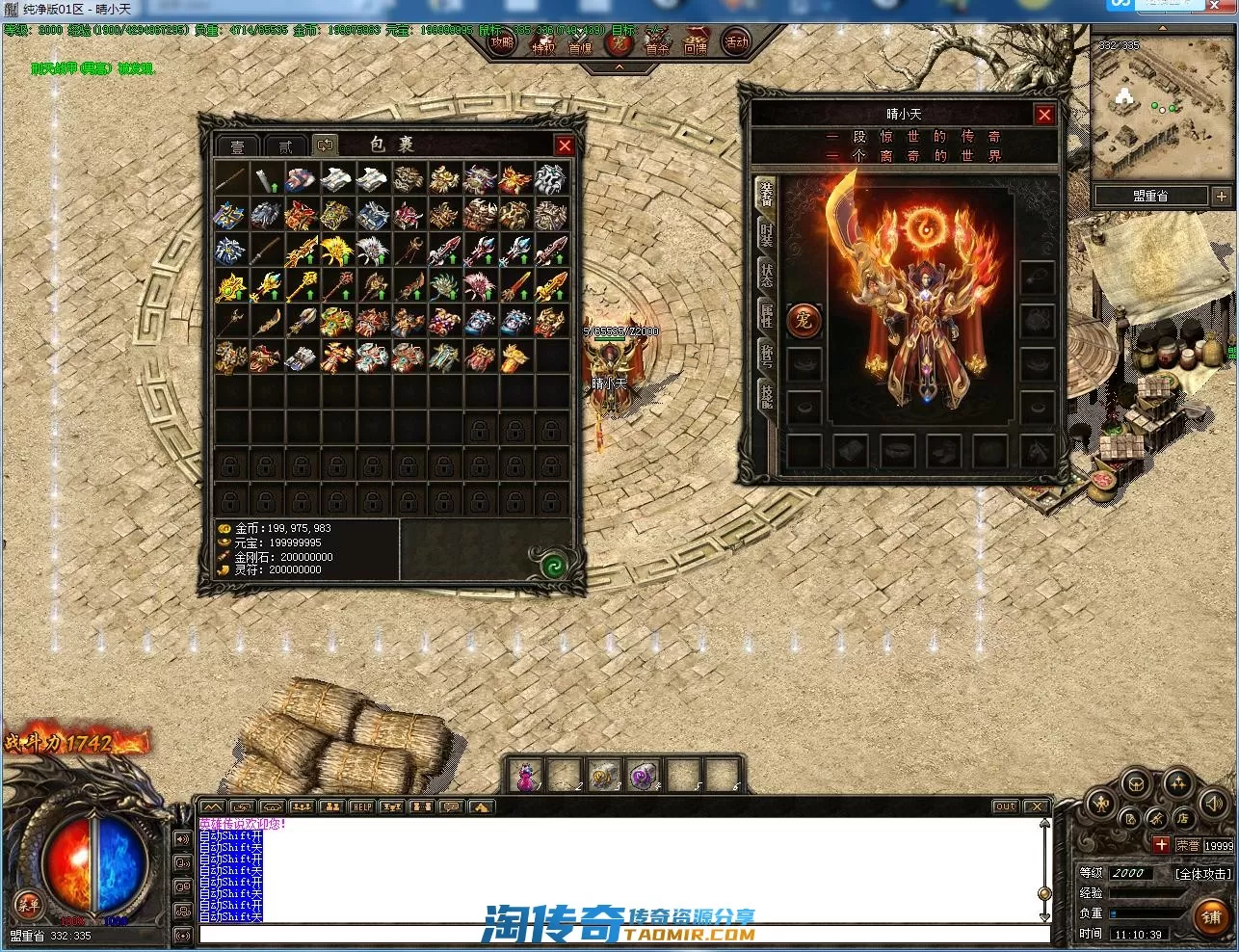This screenshot has width=1239, height=952.
Task: Close the 包裹 inventory window
Action: coord(565,145)
